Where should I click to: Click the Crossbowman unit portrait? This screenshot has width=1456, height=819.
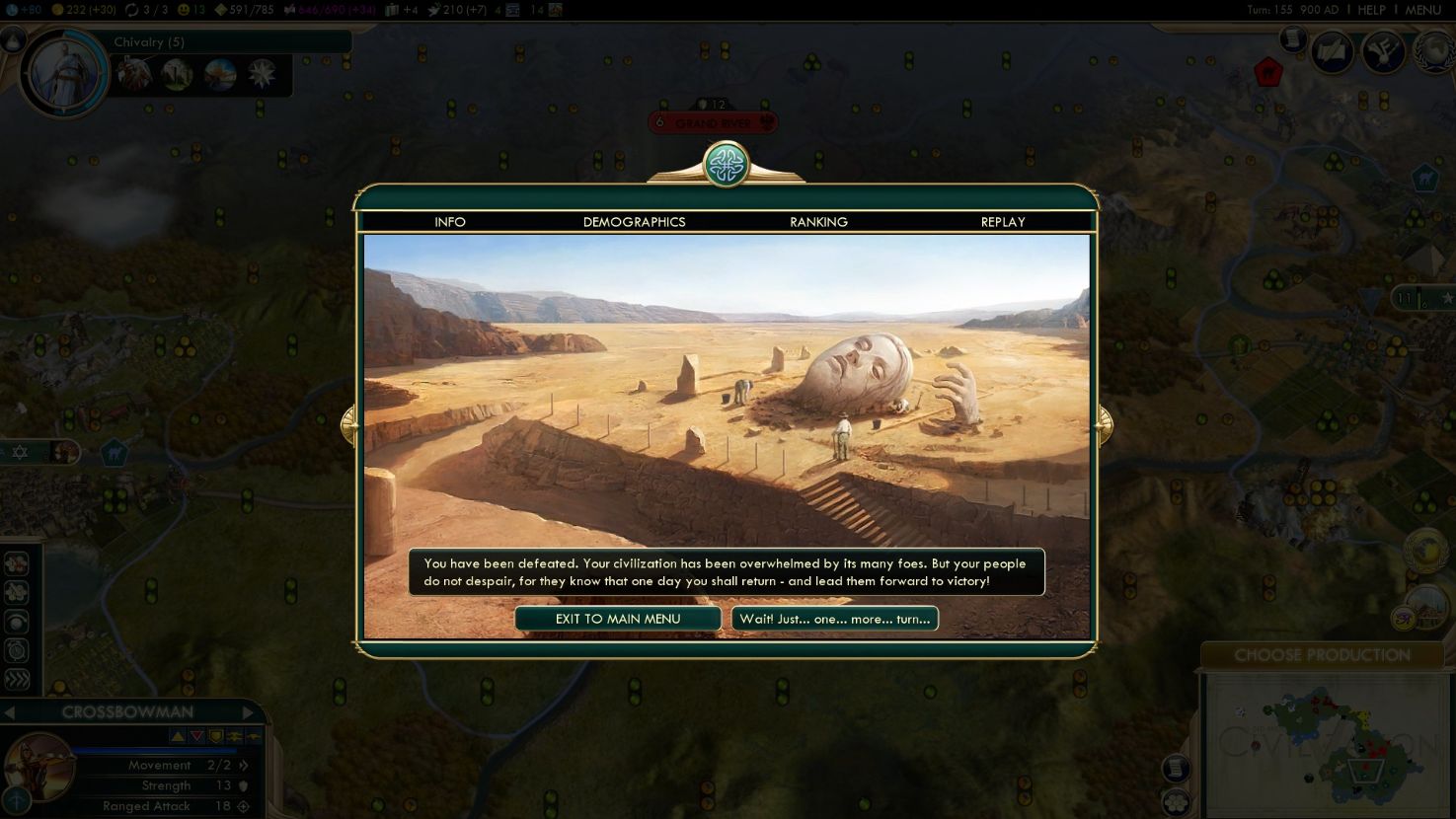39,771
